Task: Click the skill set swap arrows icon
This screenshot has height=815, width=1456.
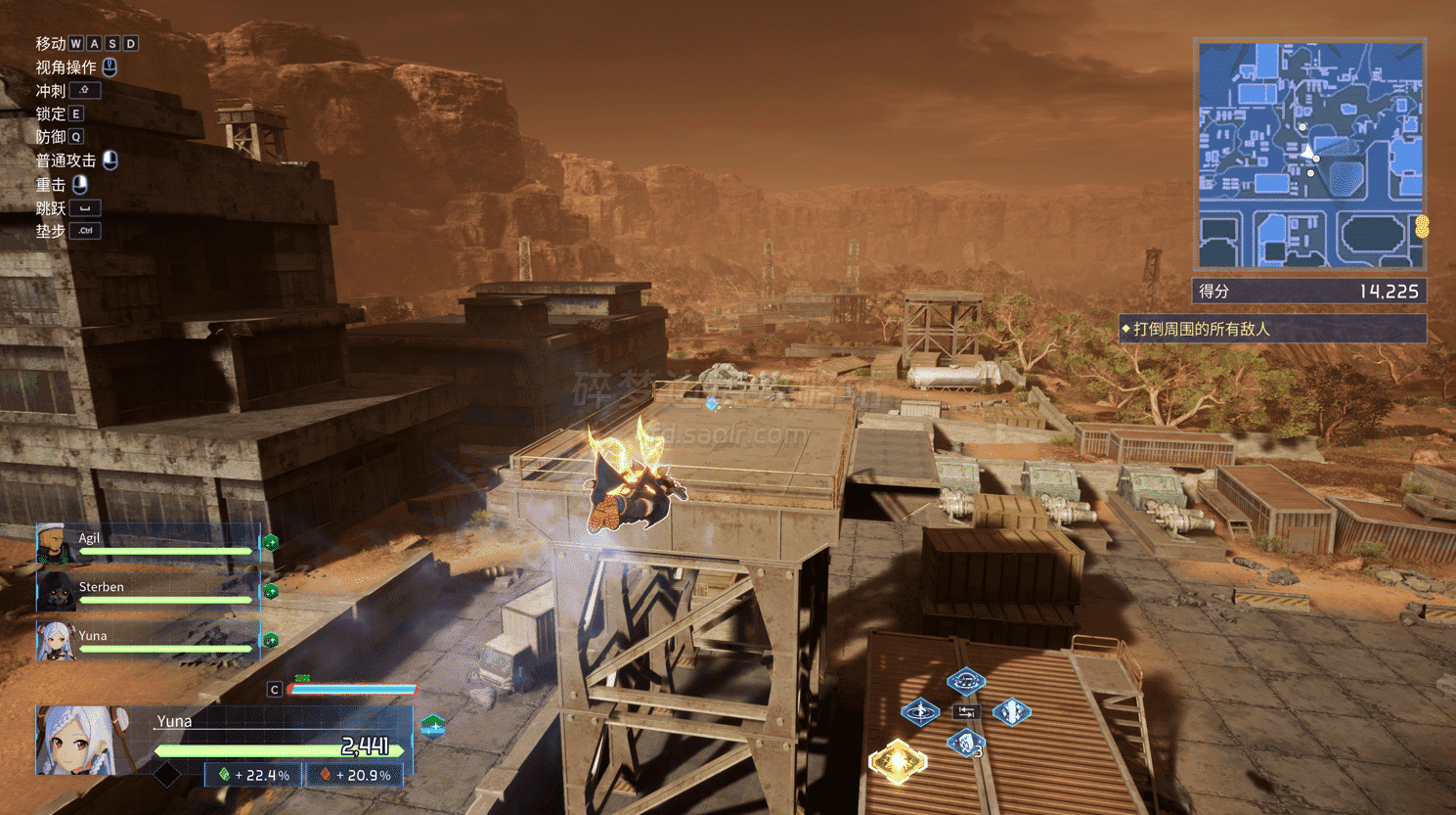Action: [966, 712]
